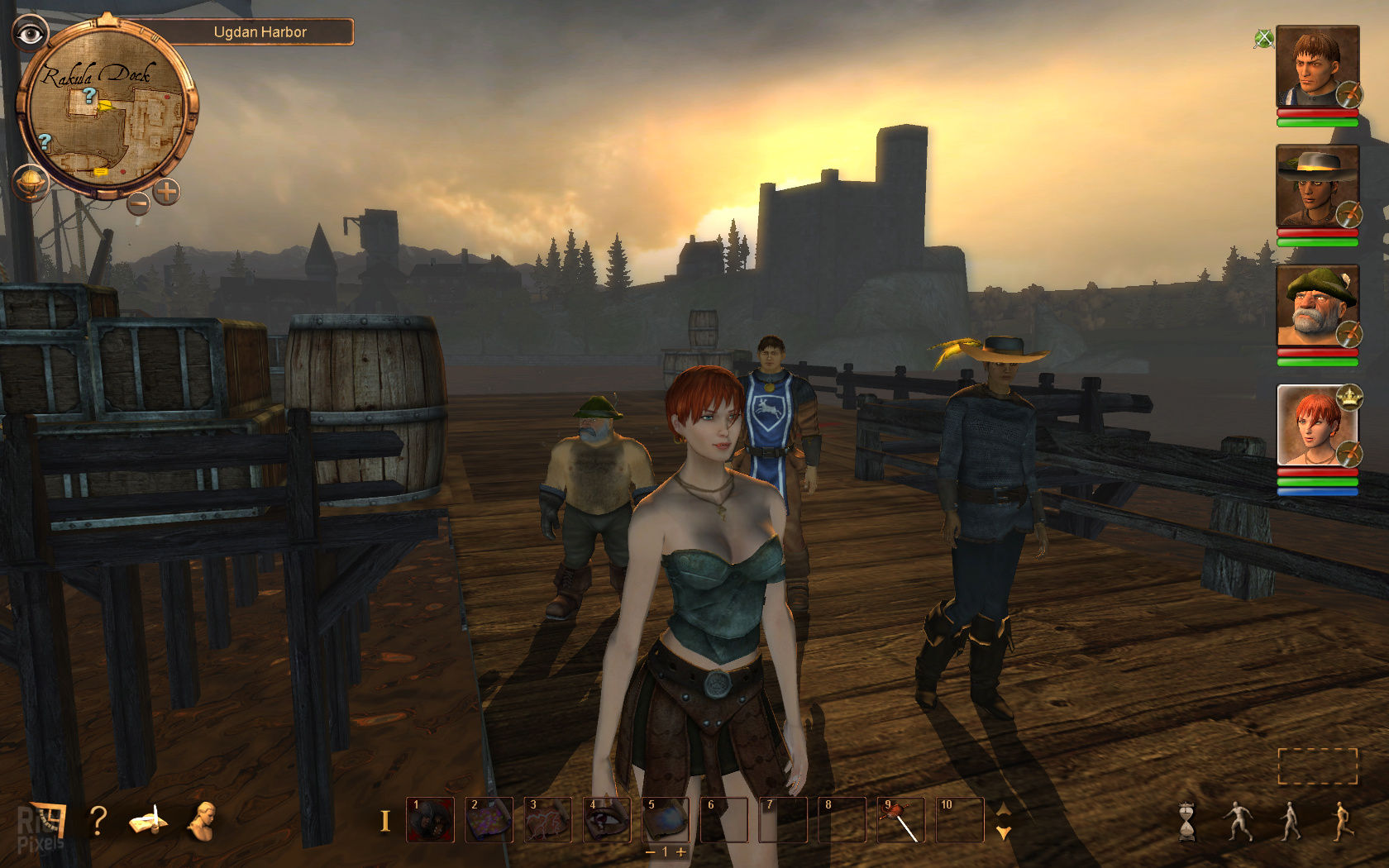Image resolution: width=1389 pixels, height=868 pixels.
Task: Zoom in the minimap with plus button
Action: click(x=166, y=192)
